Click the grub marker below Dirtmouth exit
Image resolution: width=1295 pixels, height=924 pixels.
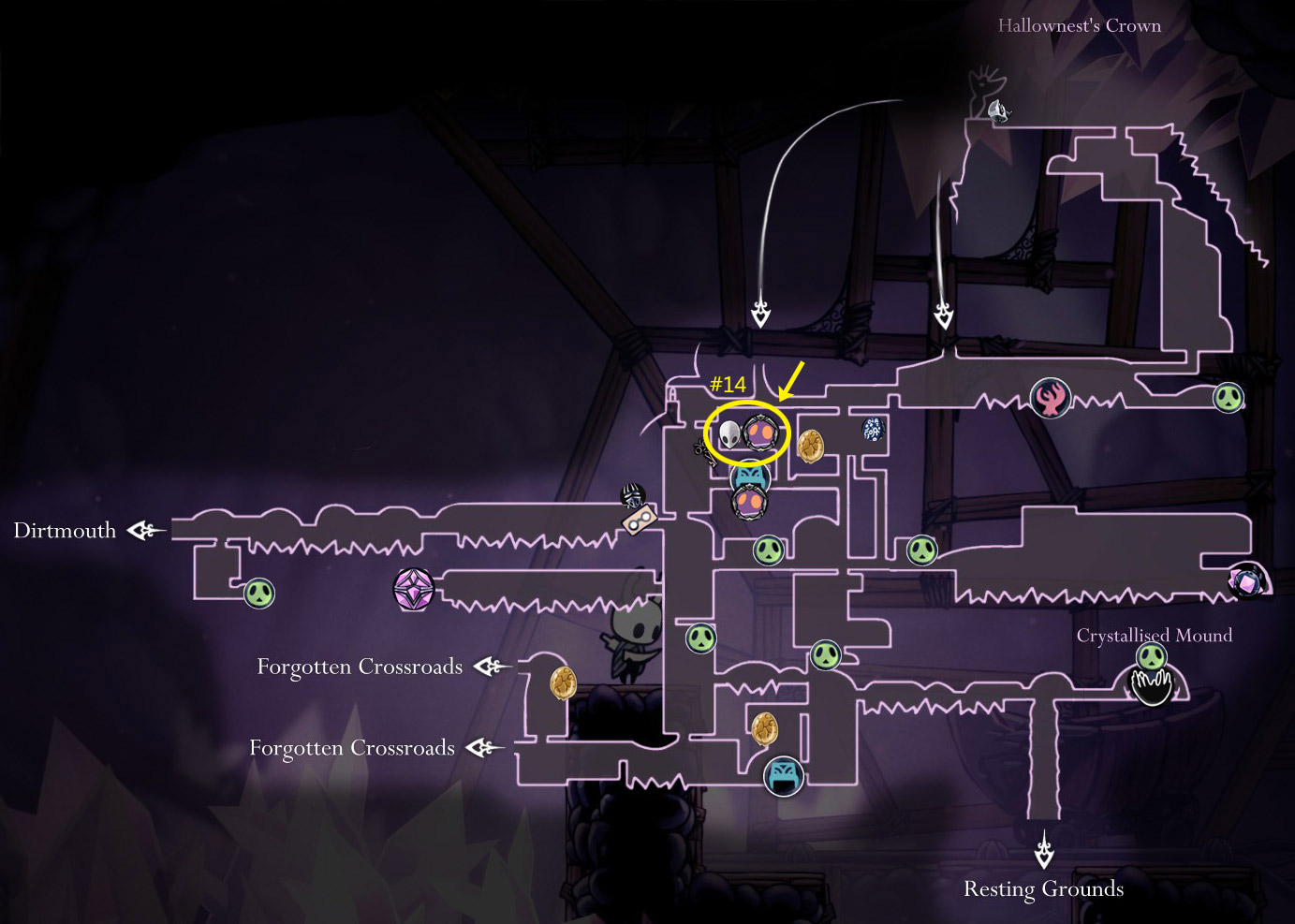tap(259, 593)
